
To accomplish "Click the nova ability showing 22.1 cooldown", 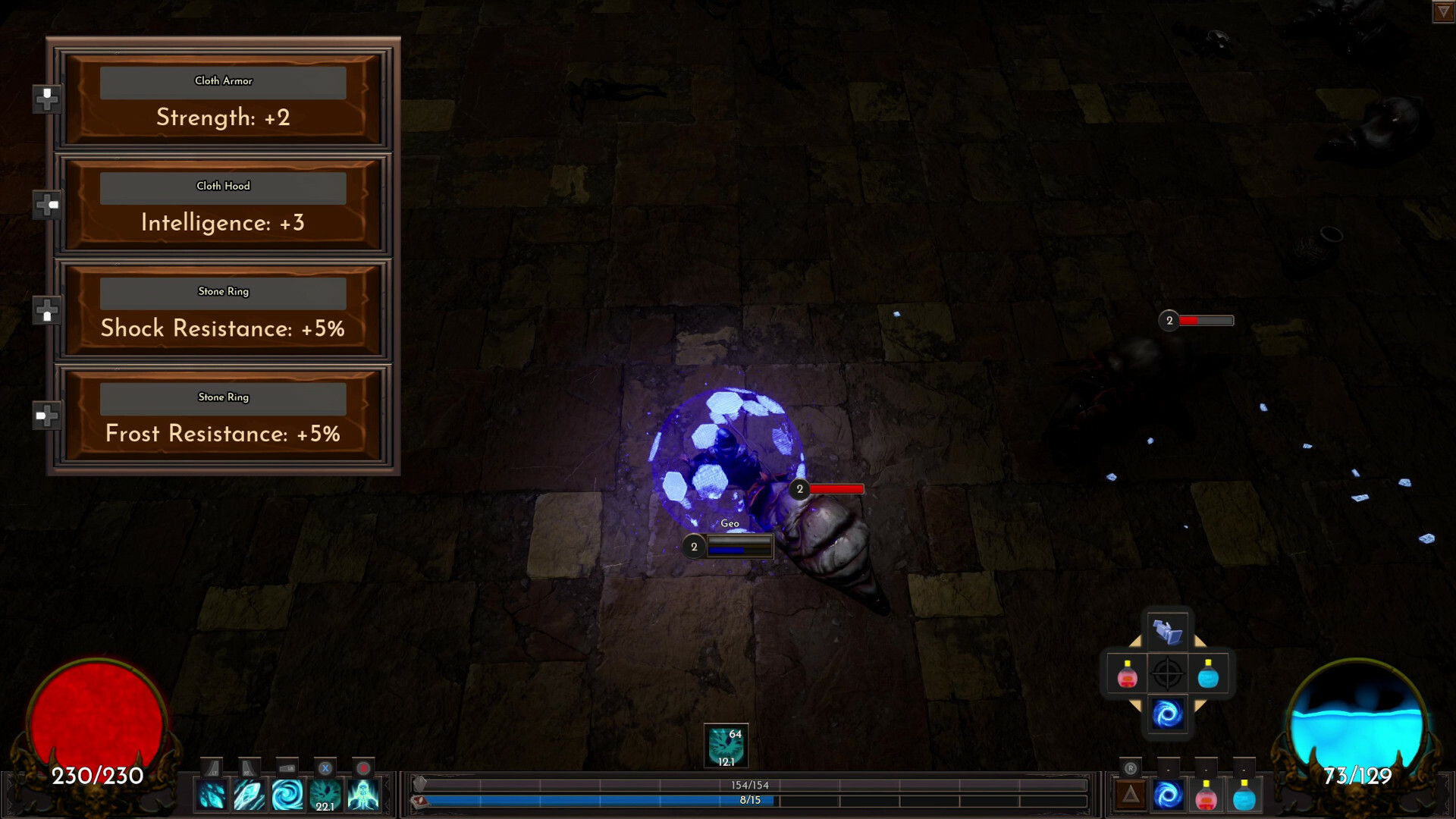I will [325, 795].
